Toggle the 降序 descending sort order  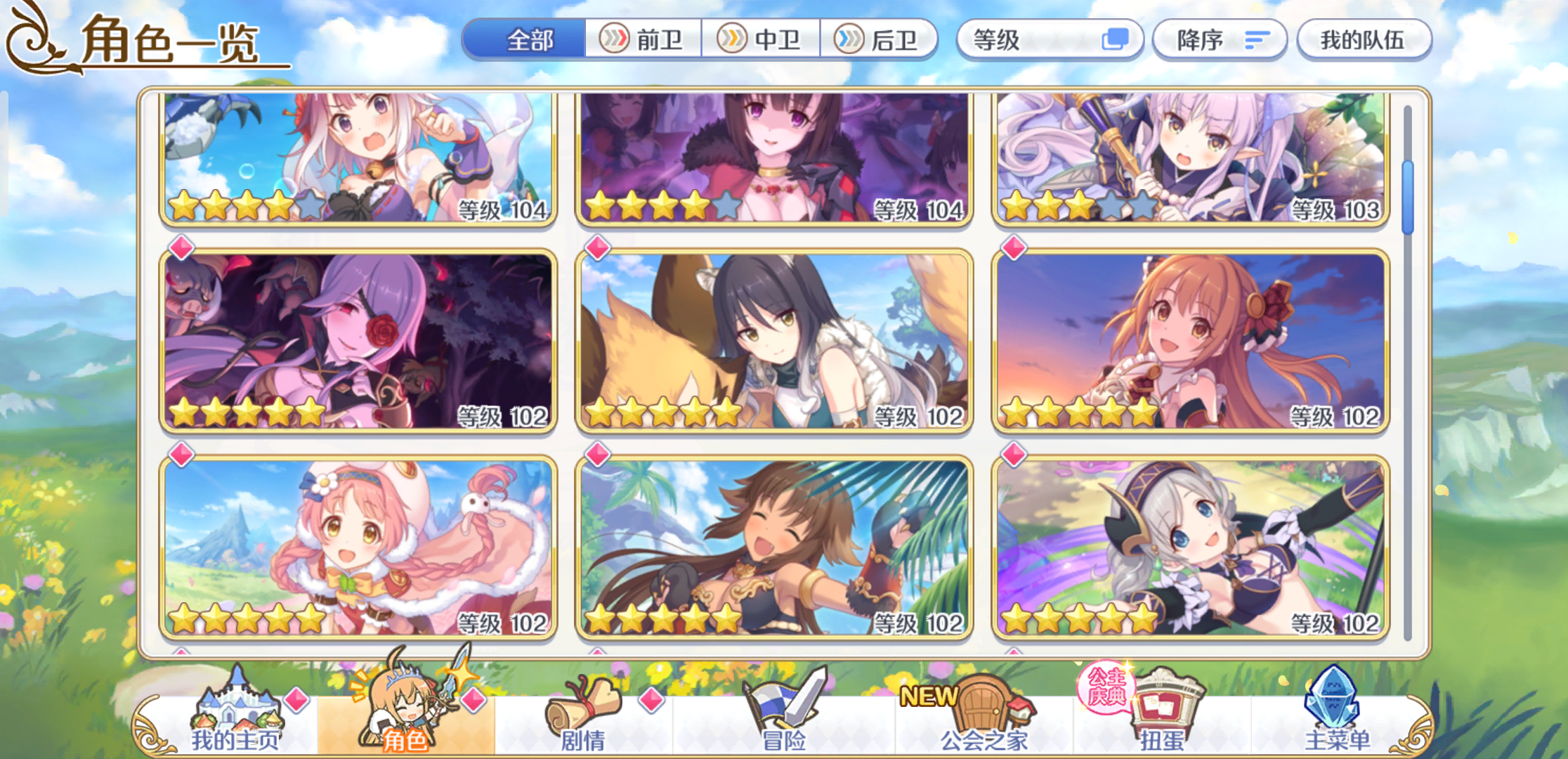point(1219,40)
